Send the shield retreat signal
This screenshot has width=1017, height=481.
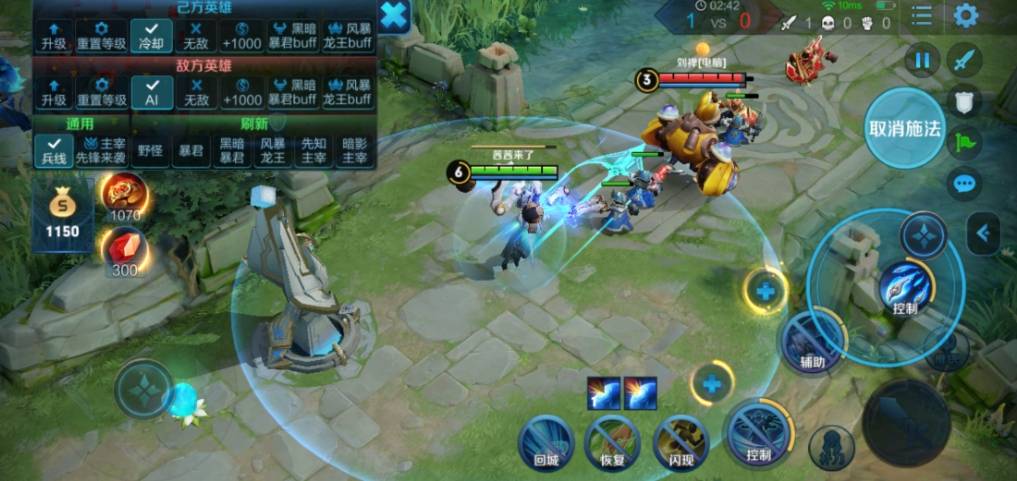tap(964, 101)
